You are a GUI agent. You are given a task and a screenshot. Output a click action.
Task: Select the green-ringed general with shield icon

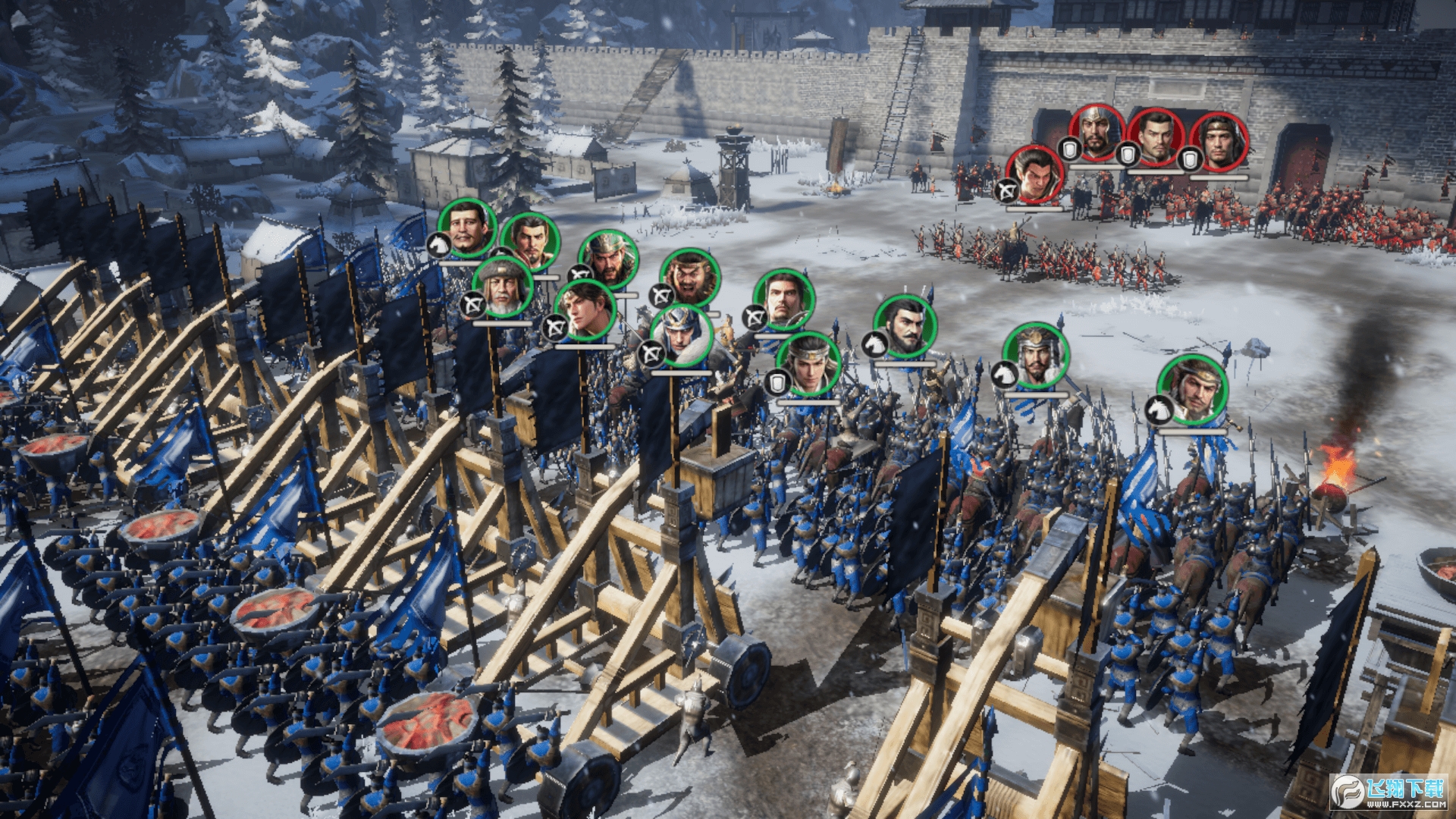click(x=809, y=365)
